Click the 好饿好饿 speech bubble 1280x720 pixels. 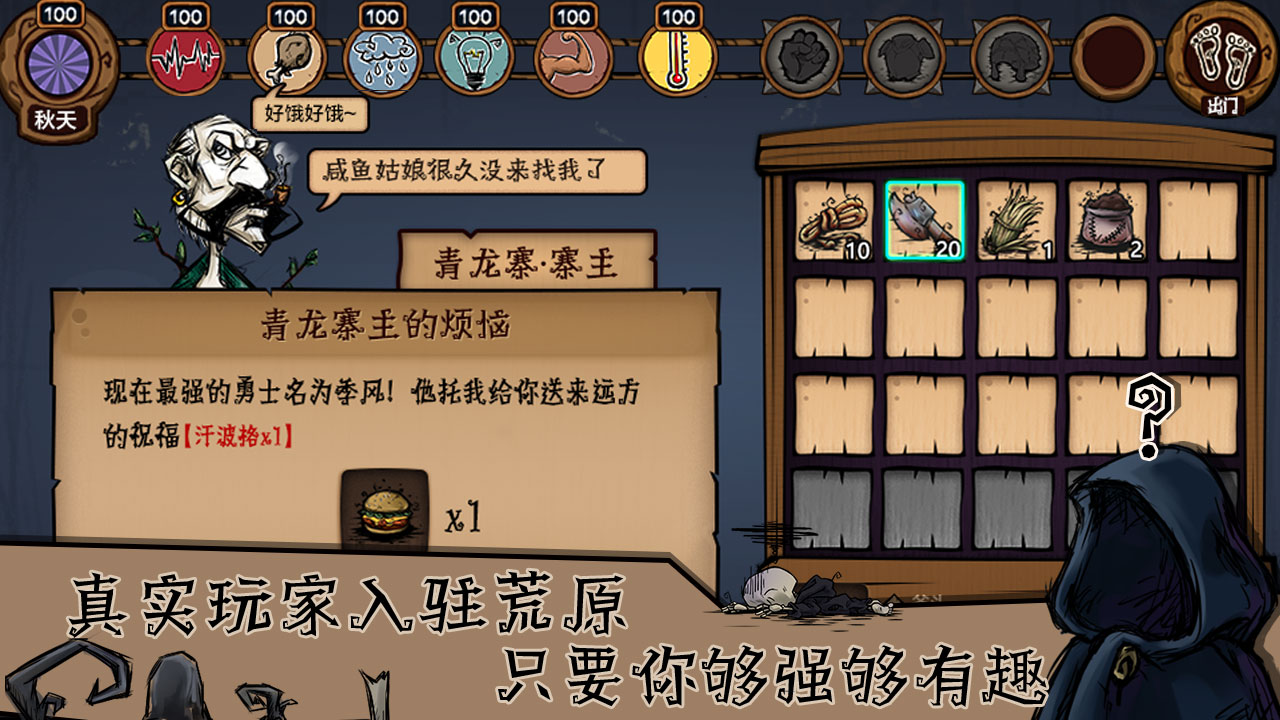coord(312,112)
